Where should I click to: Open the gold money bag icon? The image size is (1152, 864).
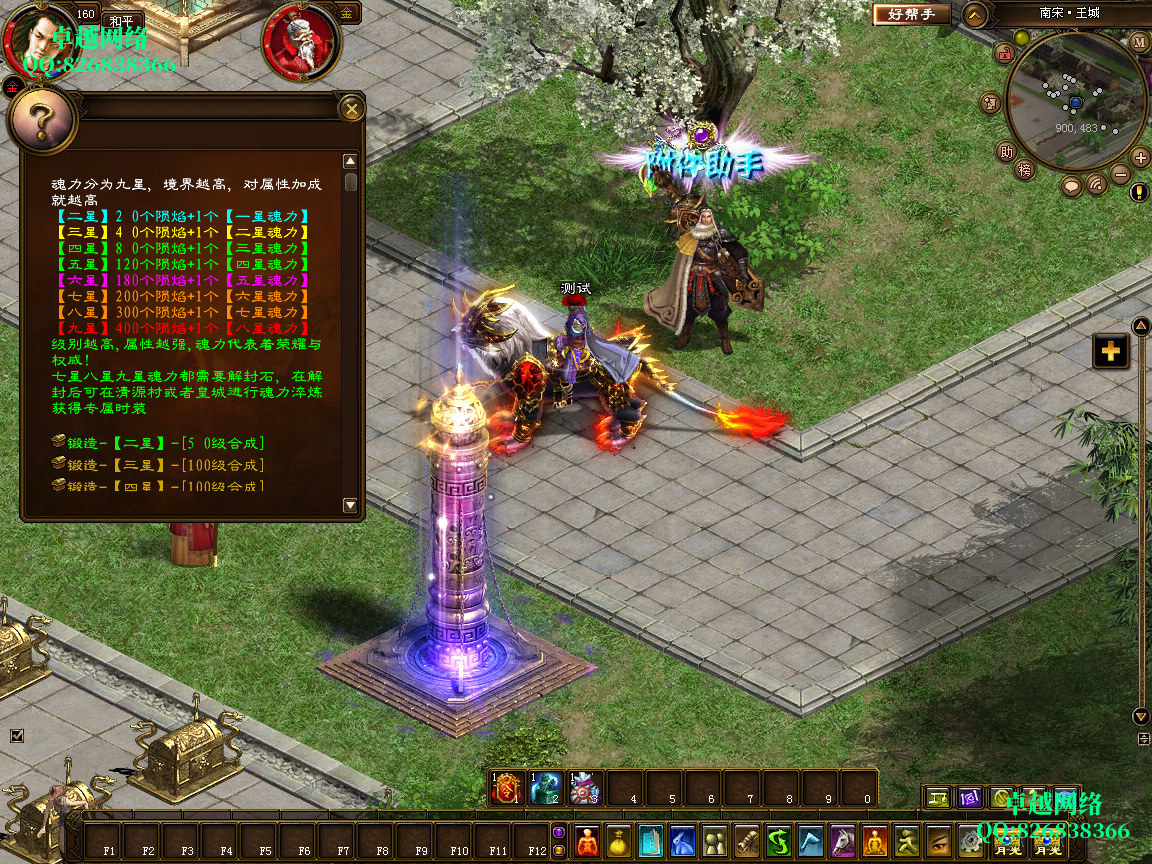tap(619, 842)
